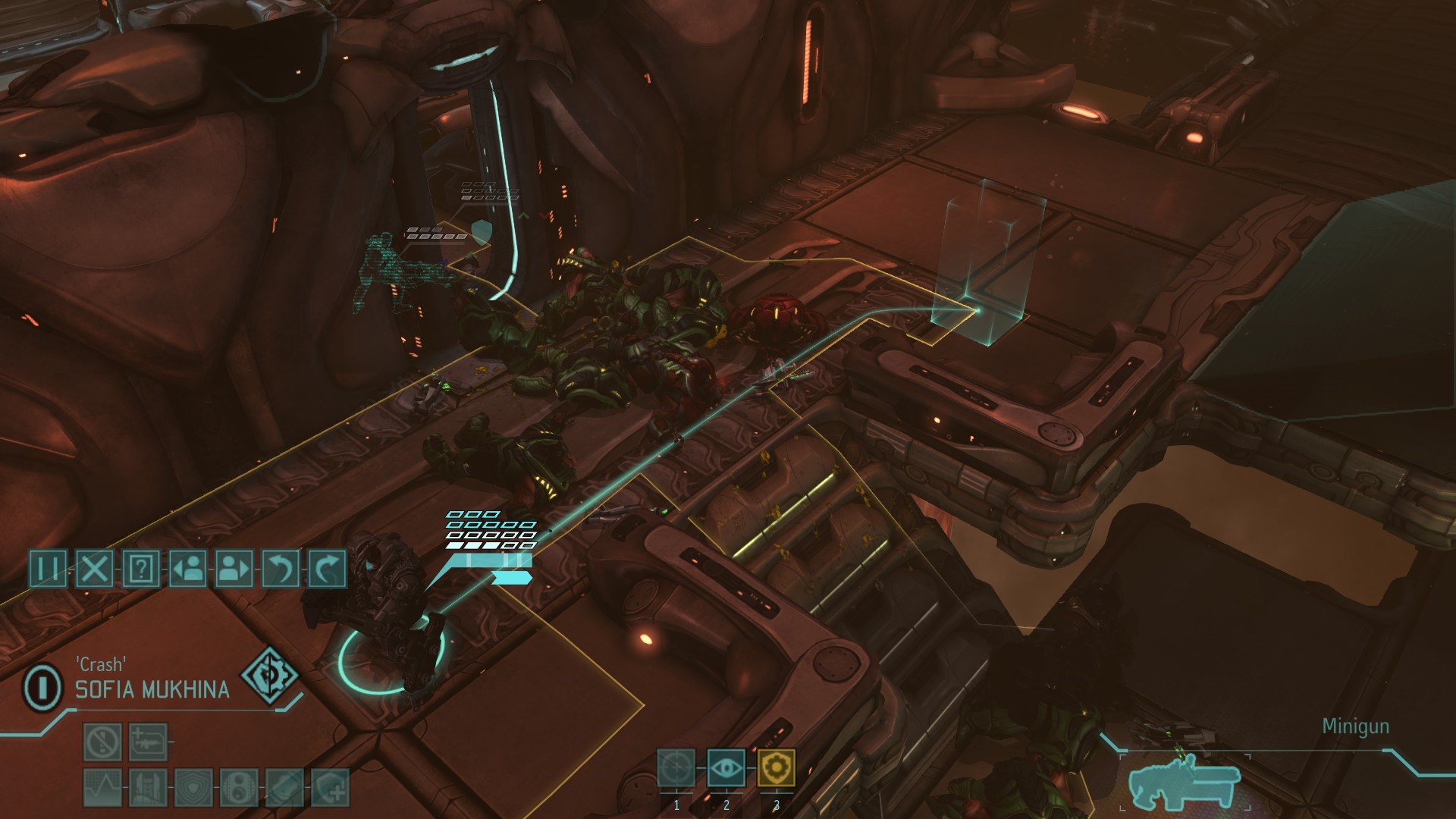
Task: Activate the yellow gear shield ability
Action: [776, 768]
